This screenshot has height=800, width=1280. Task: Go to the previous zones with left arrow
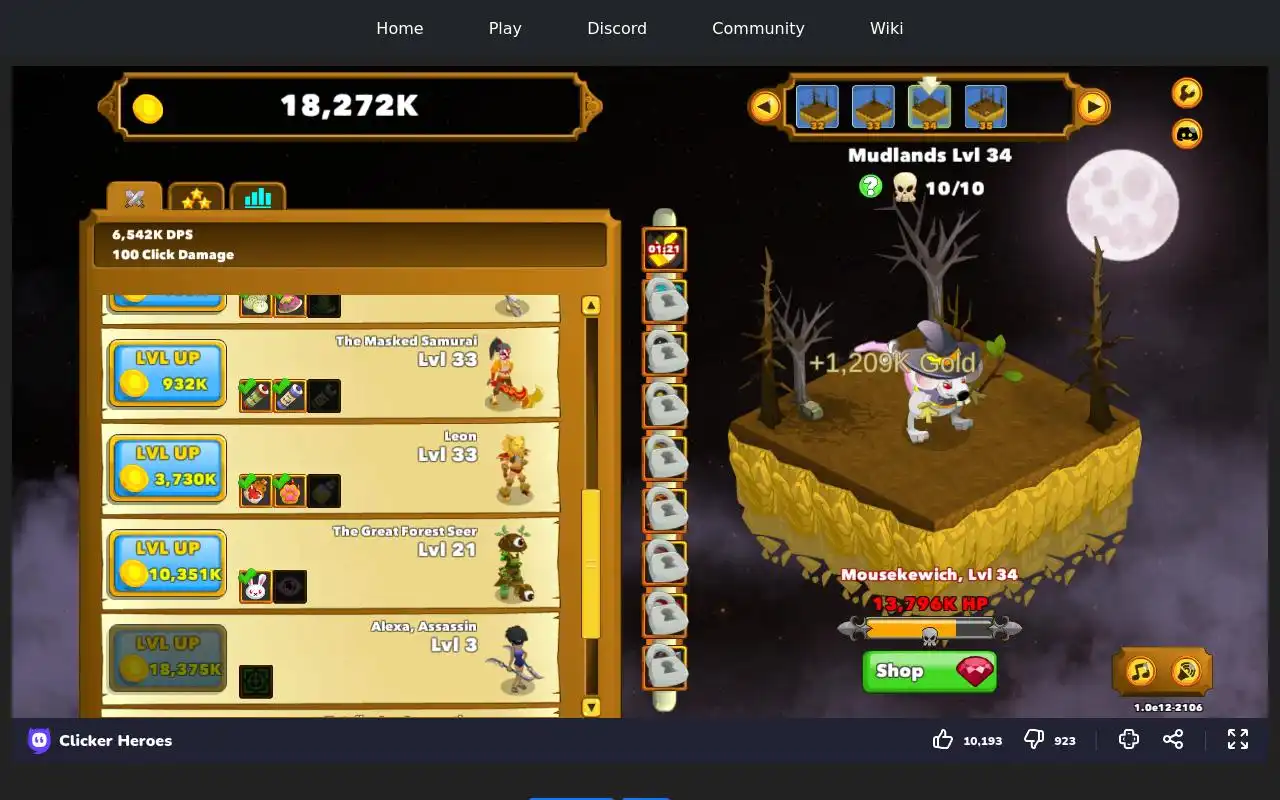765,106
